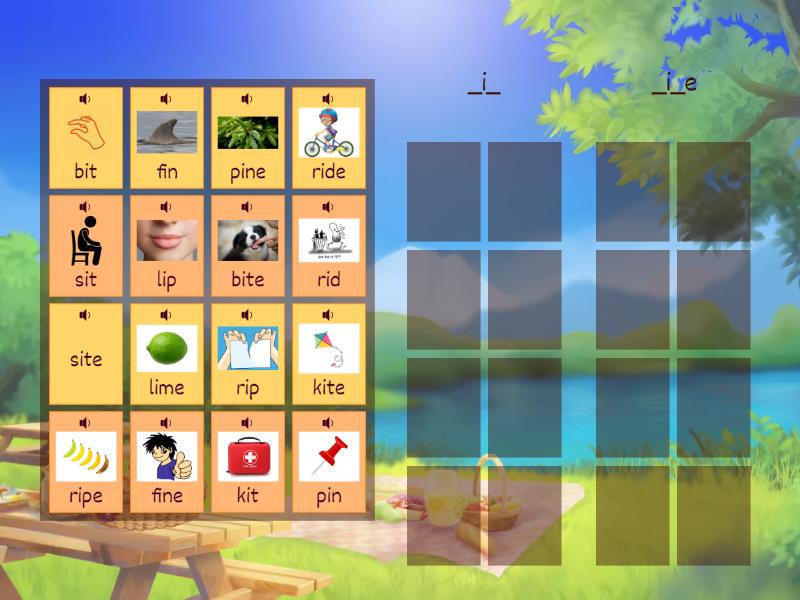Select the "bit" word card

click(86, 138)
